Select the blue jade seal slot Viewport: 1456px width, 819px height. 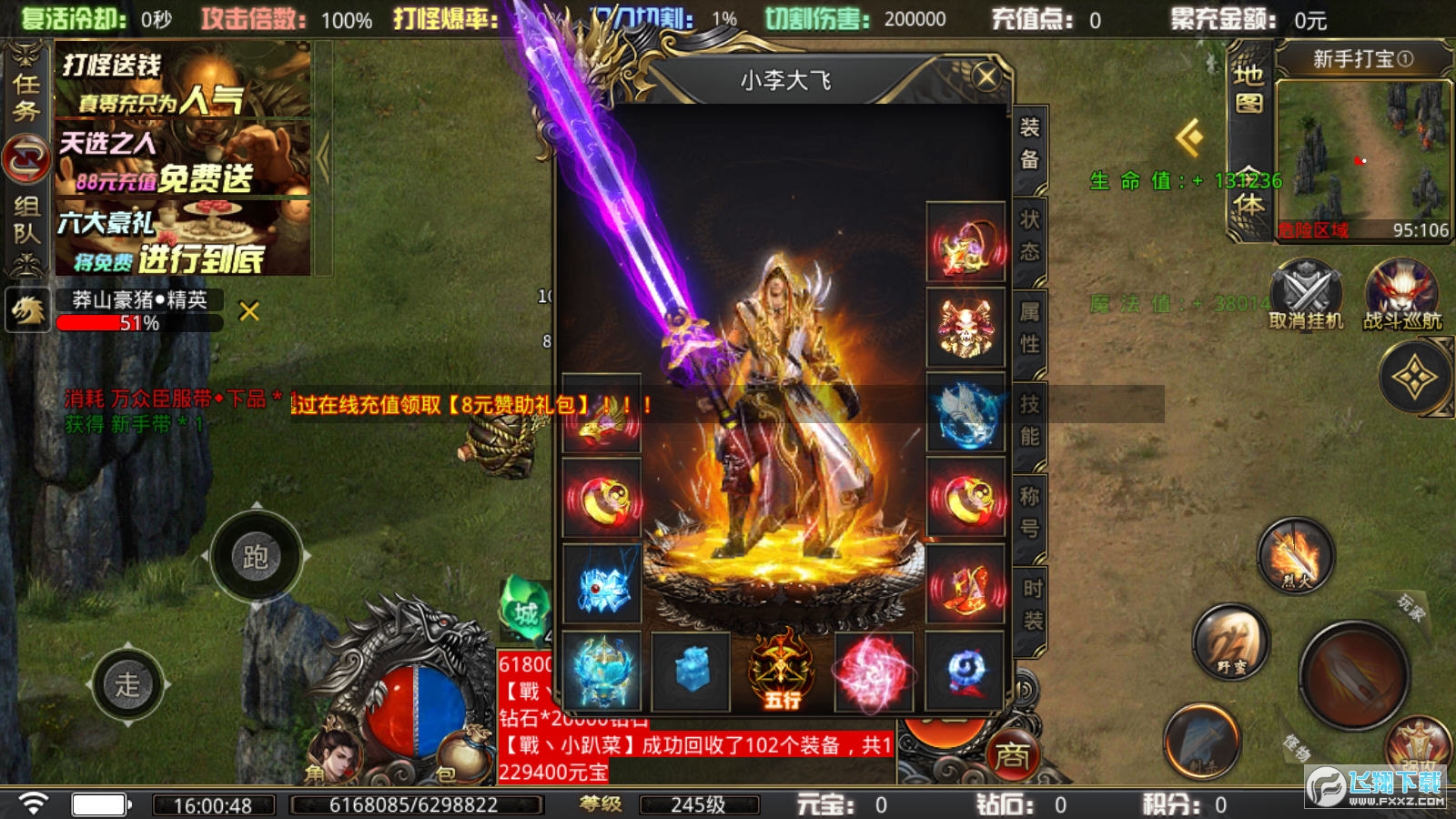691,672
